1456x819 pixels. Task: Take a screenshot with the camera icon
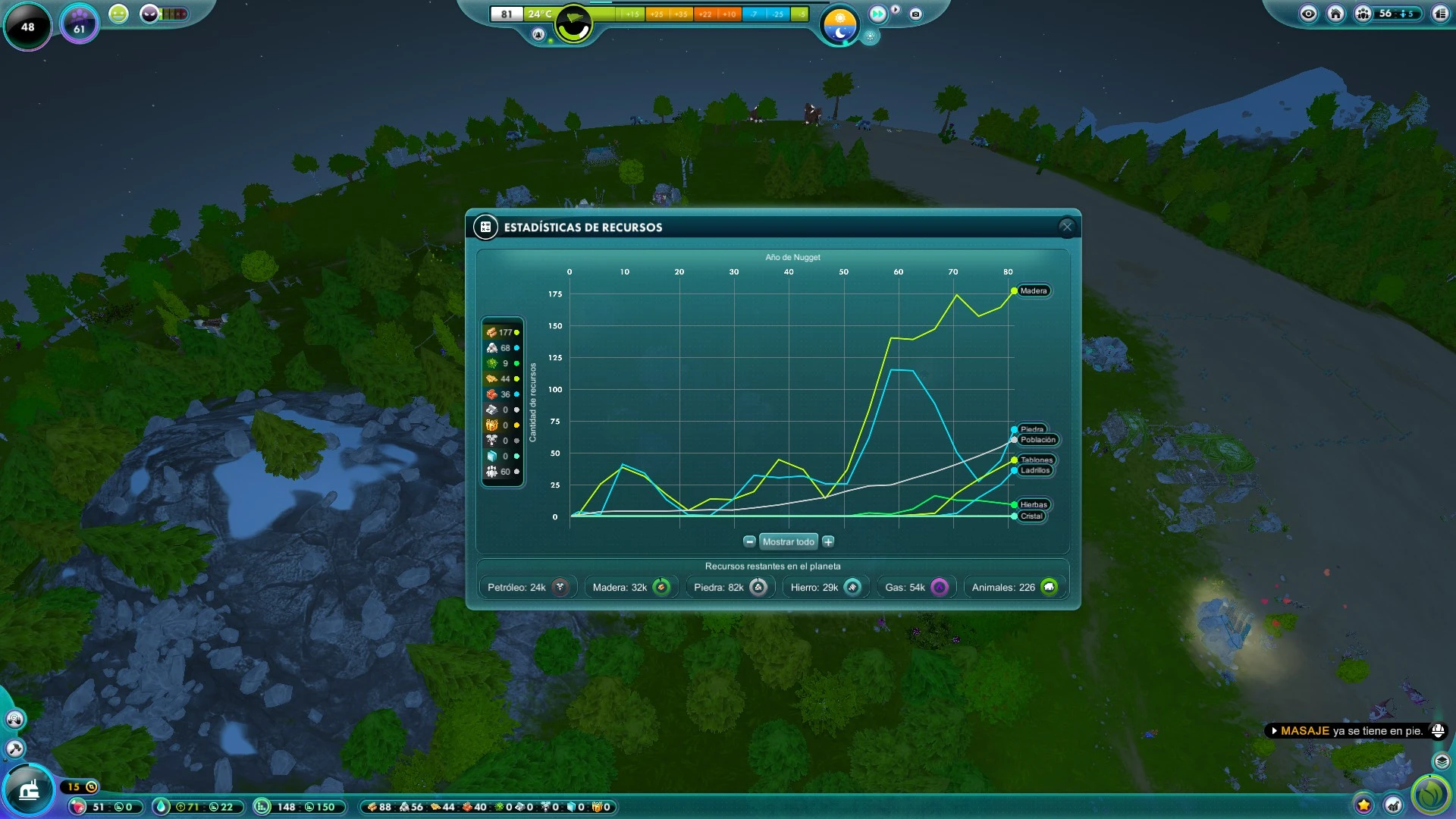(915, 14)
